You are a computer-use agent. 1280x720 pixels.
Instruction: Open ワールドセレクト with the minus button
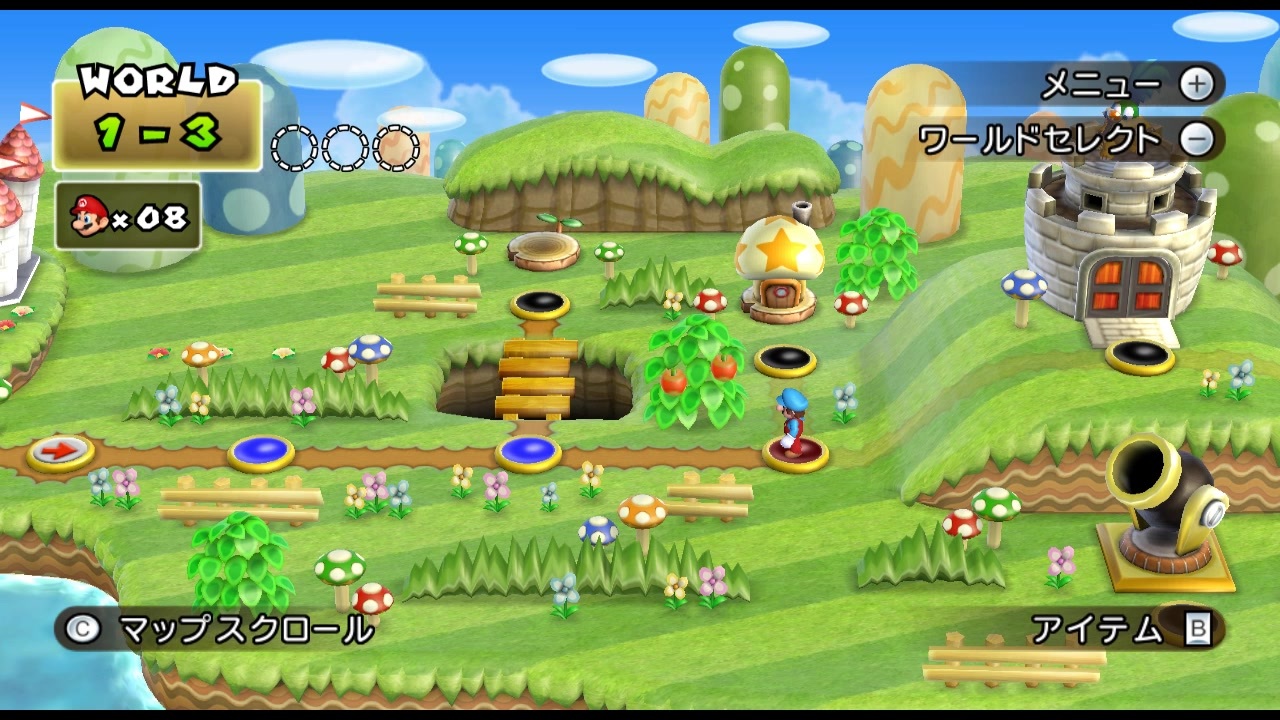[1199, 140]
